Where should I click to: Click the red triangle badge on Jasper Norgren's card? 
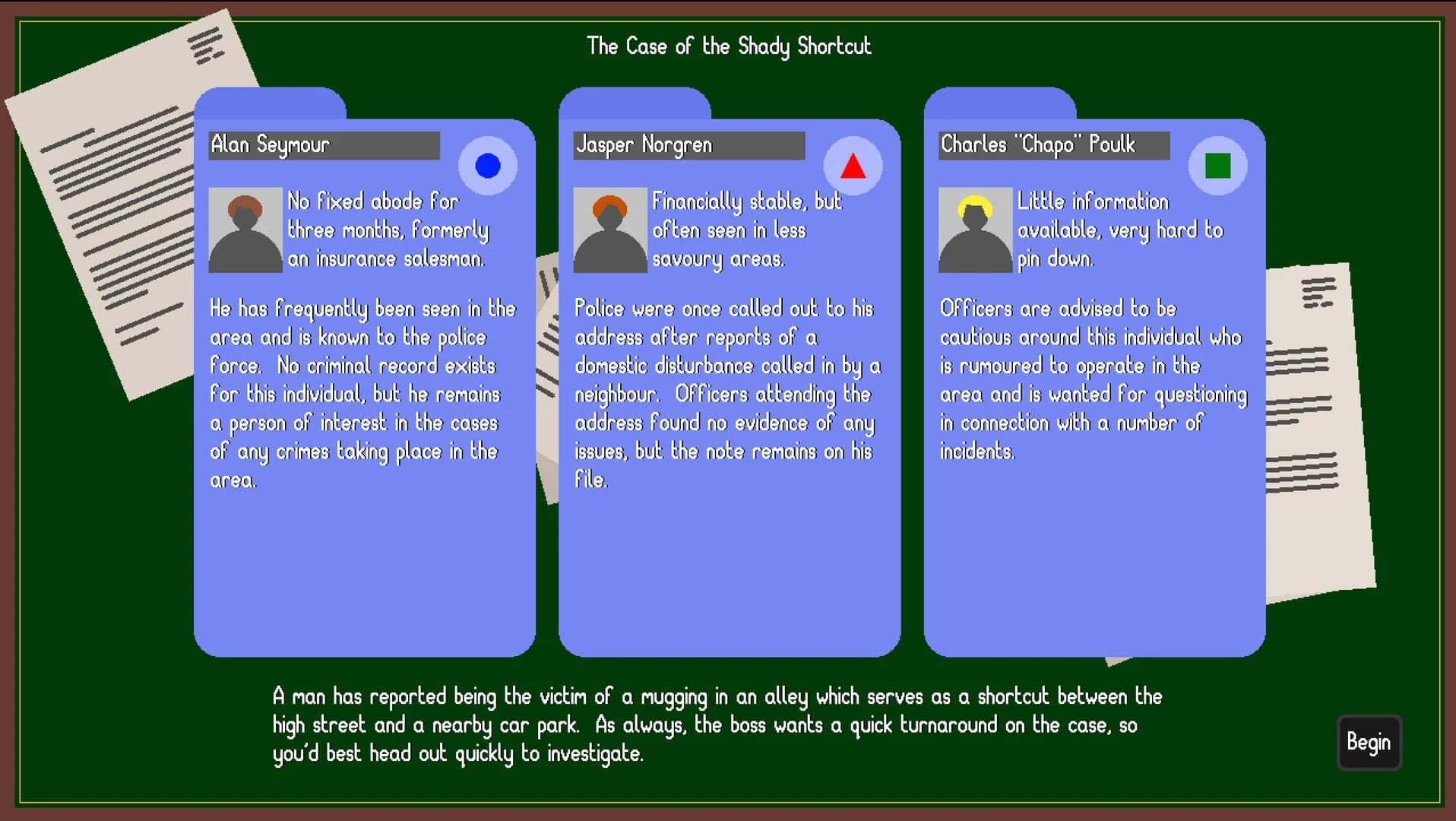(x=853, y=164)
